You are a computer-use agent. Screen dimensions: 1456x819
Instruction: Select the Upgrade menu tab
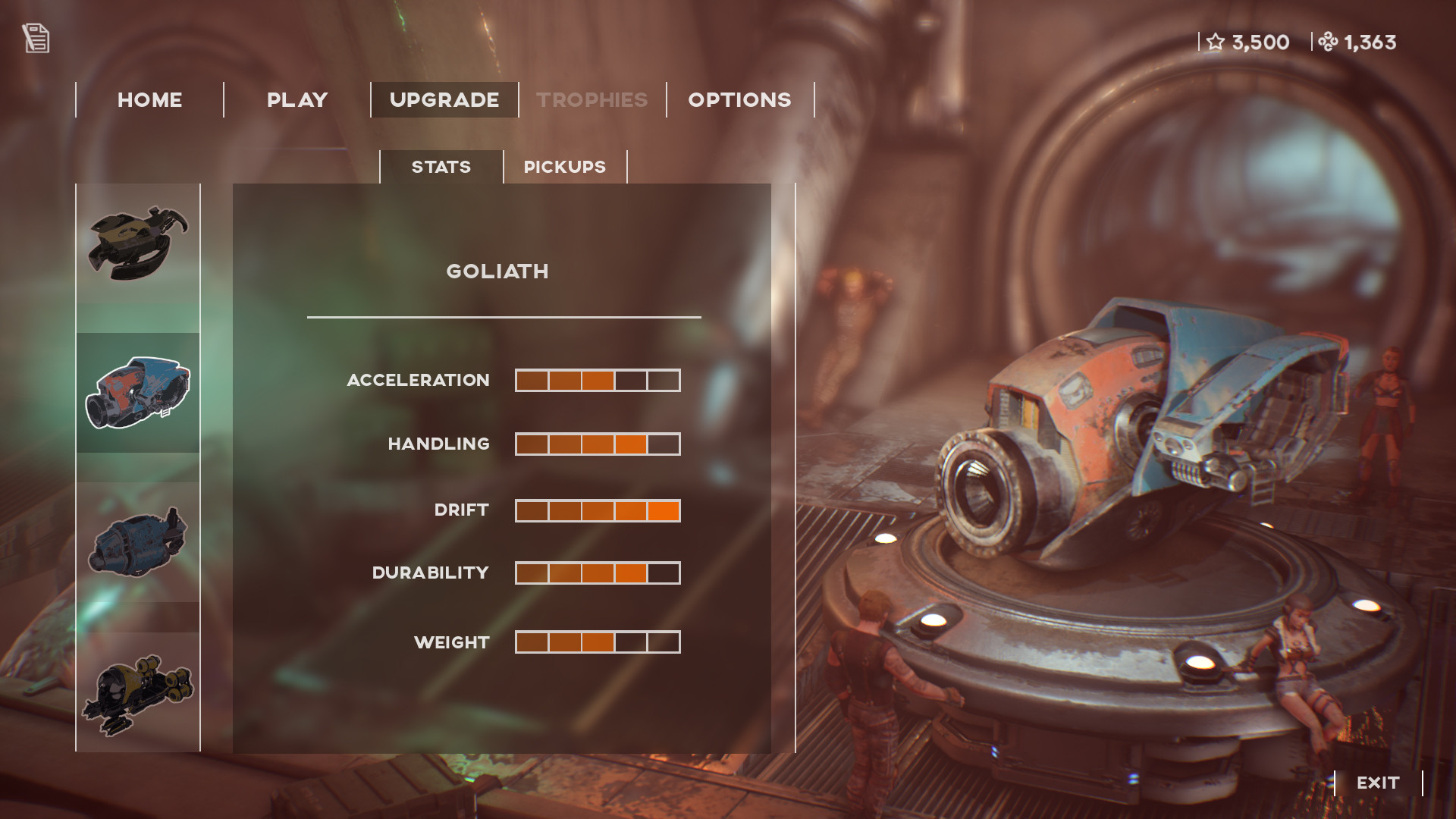pos(444,100)
